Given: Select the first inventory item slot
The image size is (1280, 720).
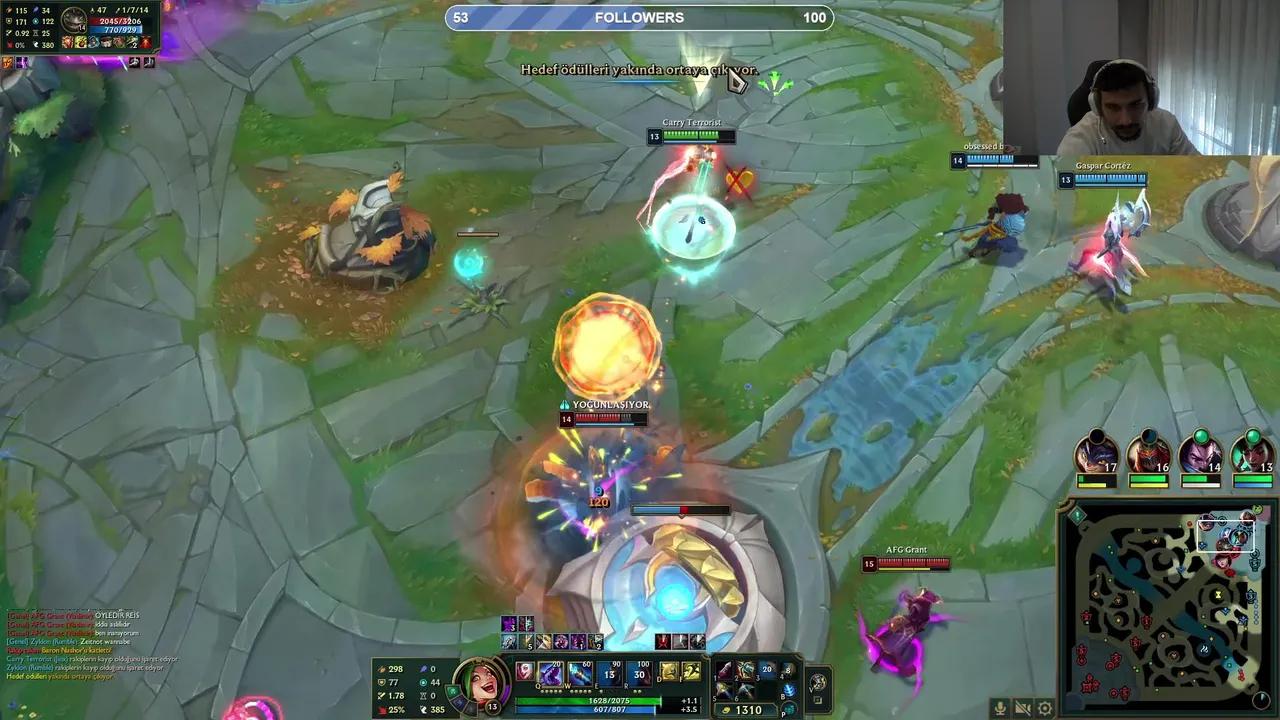Looking at the screenshot, I should pyautogui.click(x=723, y=669).
